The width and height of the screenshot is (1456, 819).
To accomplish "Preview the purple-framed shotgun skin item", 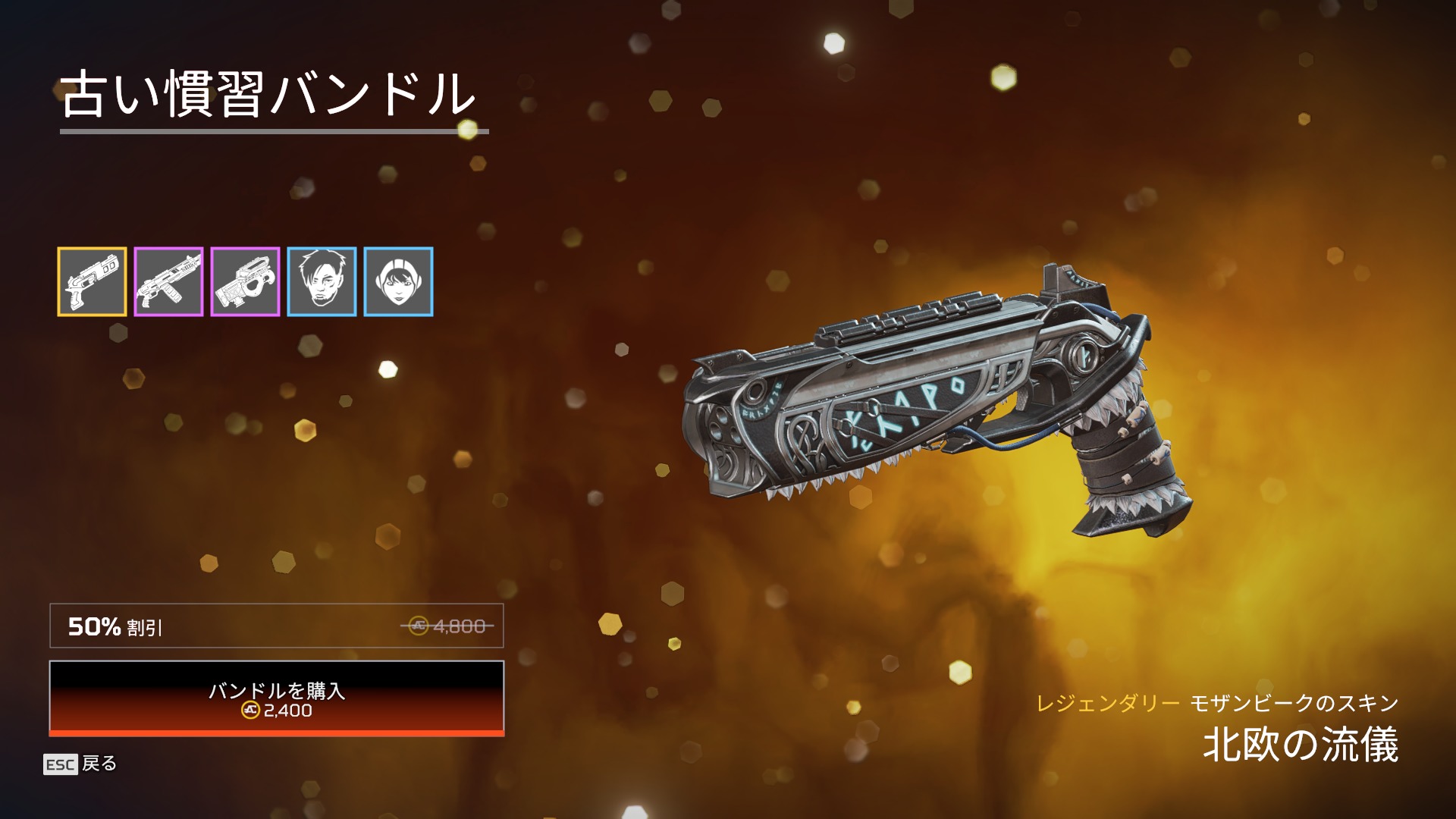I will tap(168, 281).
